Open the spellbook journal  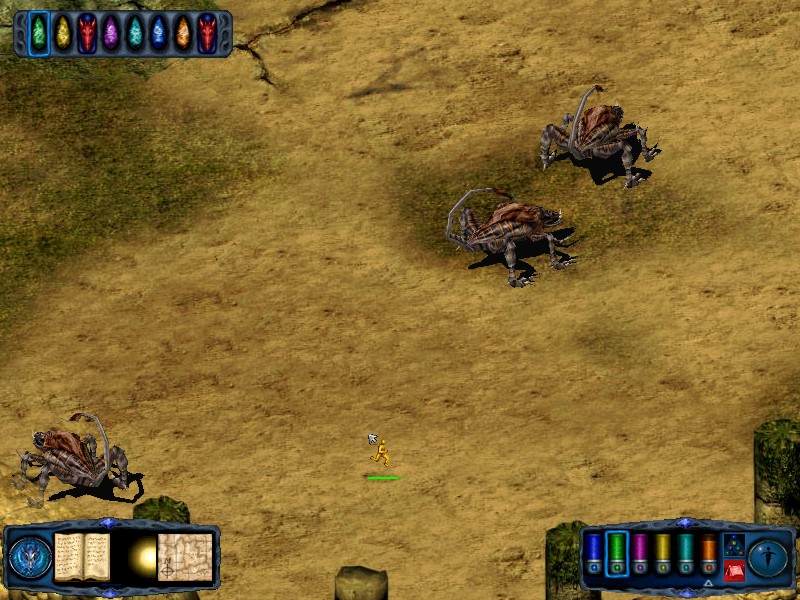point(82,555)
